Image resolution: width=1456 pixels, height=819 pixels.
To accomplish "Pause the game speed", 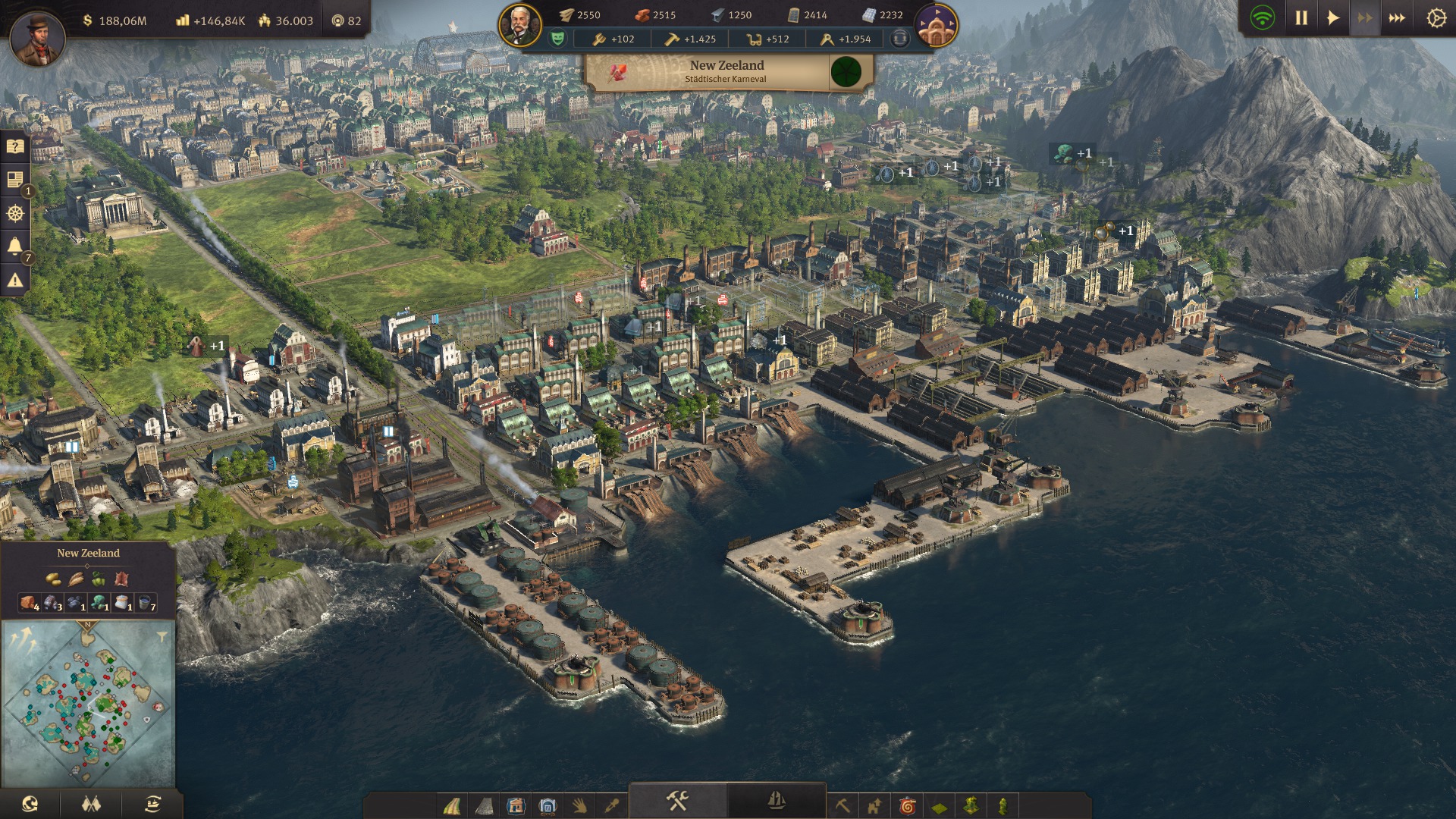I will pyautogui.click(x=1301, y=18).
